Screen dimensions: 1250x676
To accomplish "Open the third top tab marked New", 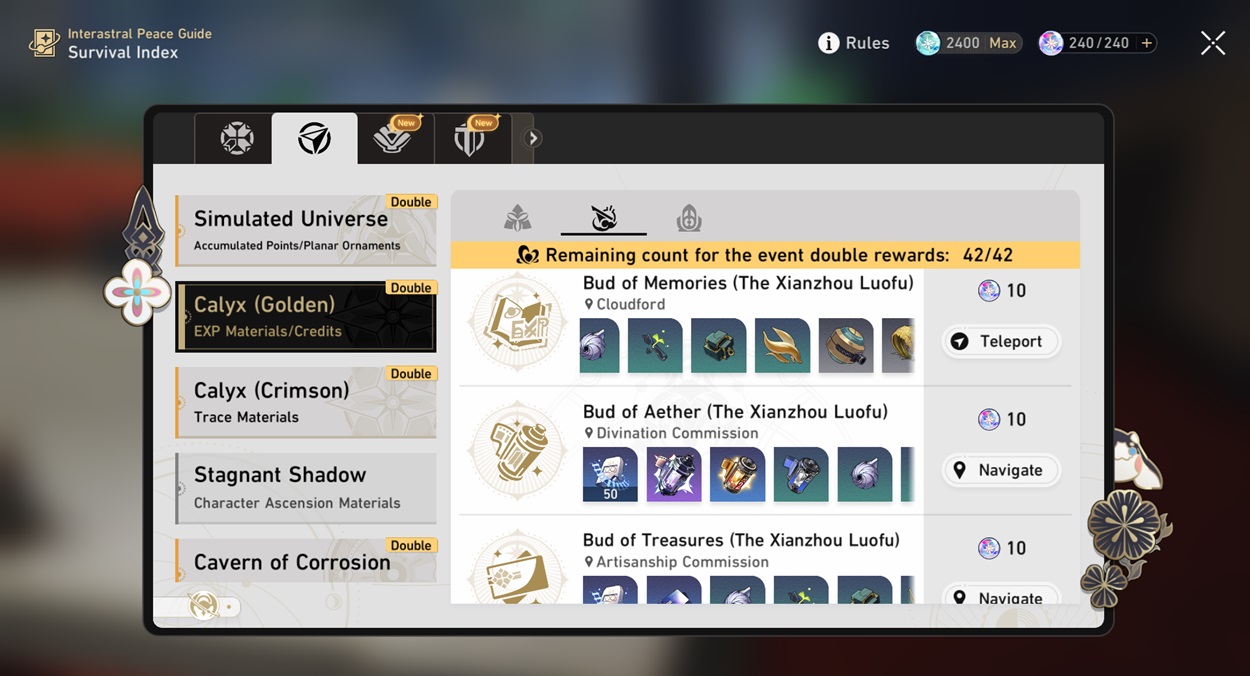I will pos(392,139).
